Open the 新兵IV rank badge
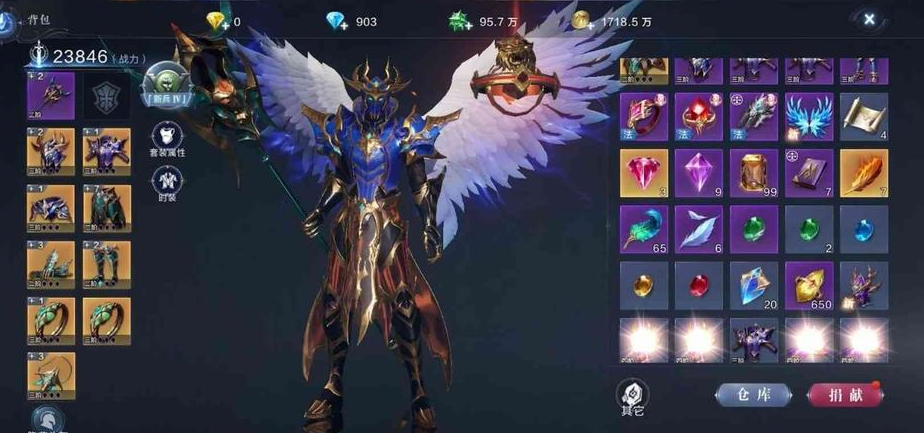The height and width of the screenshot is (433, 924). click(x=165, y=84)
